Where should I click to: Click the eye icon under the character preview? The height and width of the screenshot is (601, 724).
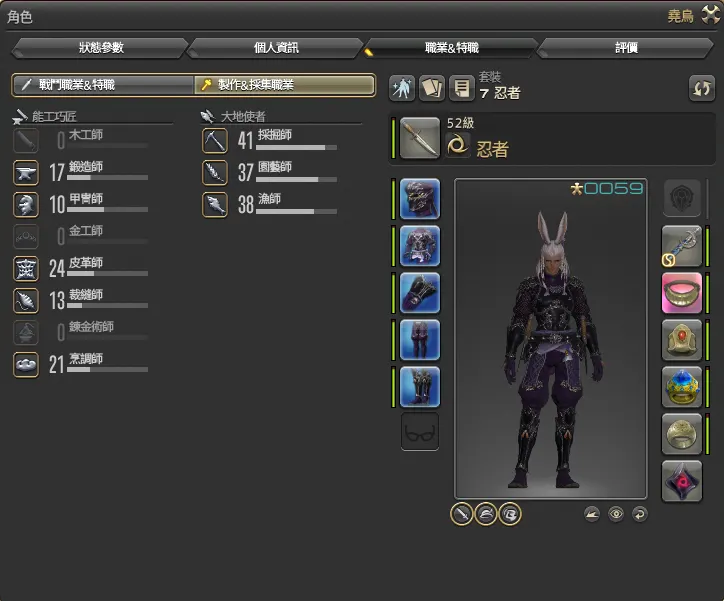616,514
